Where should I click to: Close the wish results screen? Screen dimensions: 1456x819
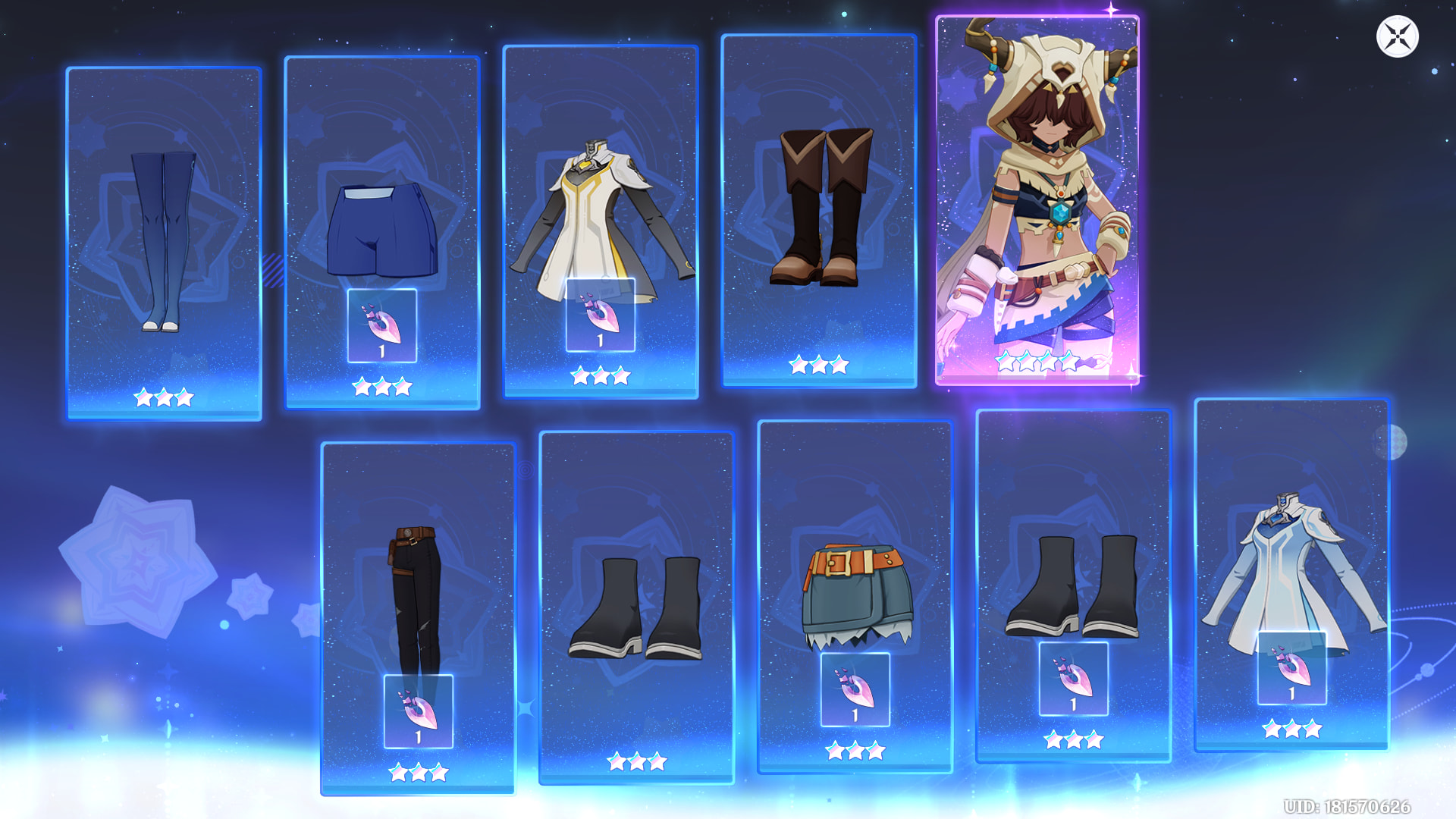[1397, 36]
